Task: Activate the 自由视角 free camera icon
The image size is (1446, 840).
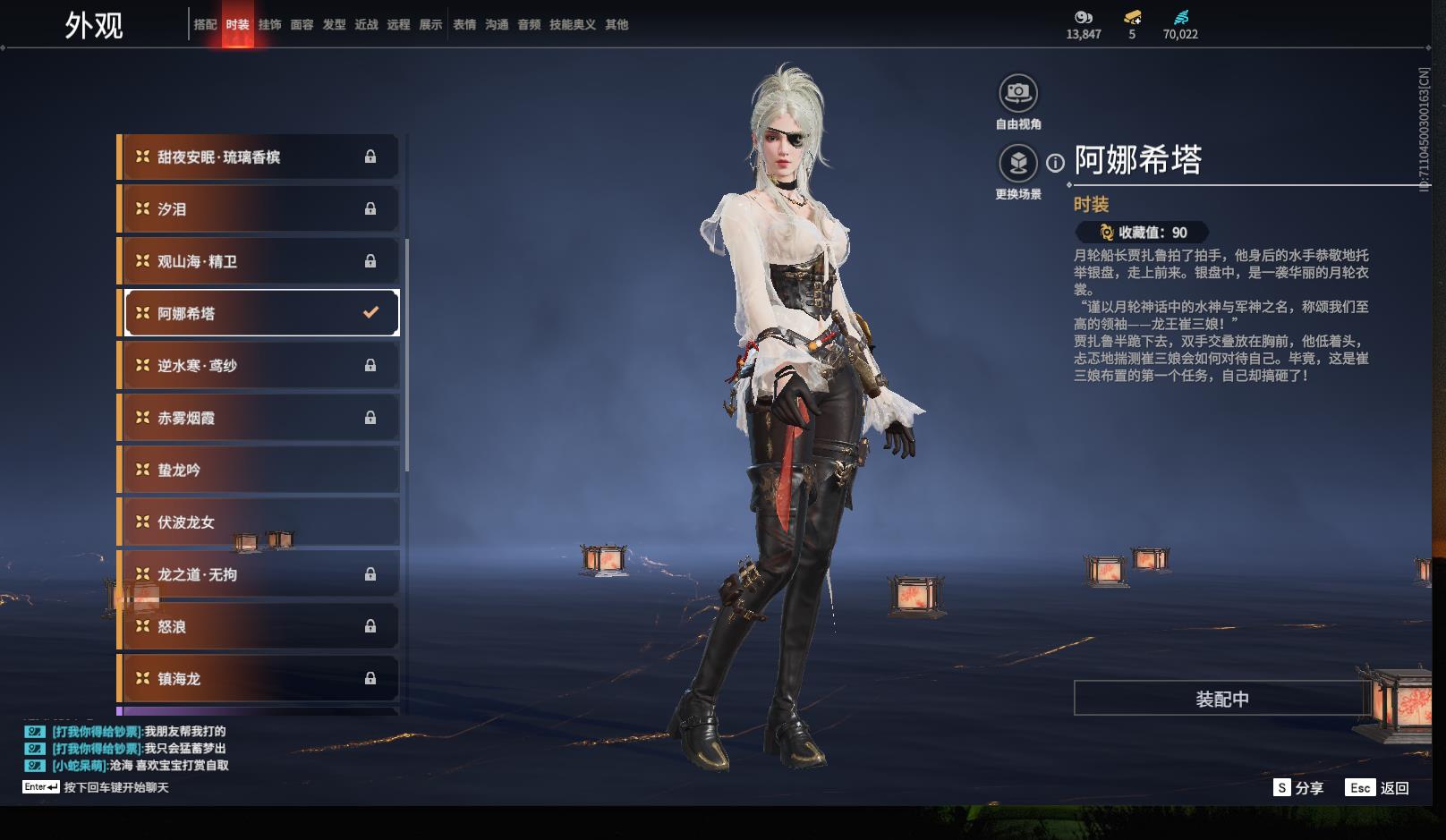Action: pyautogui.click(x=1017, y=93)
